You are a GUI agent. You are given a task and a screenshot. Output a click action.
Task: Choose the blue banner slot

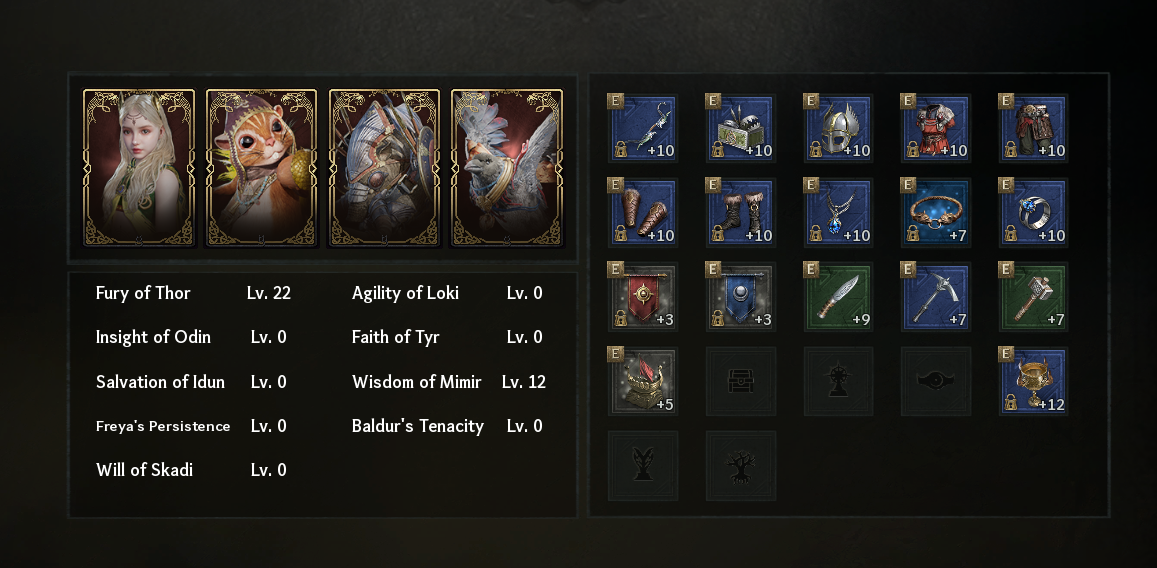[x=741, y=297]
